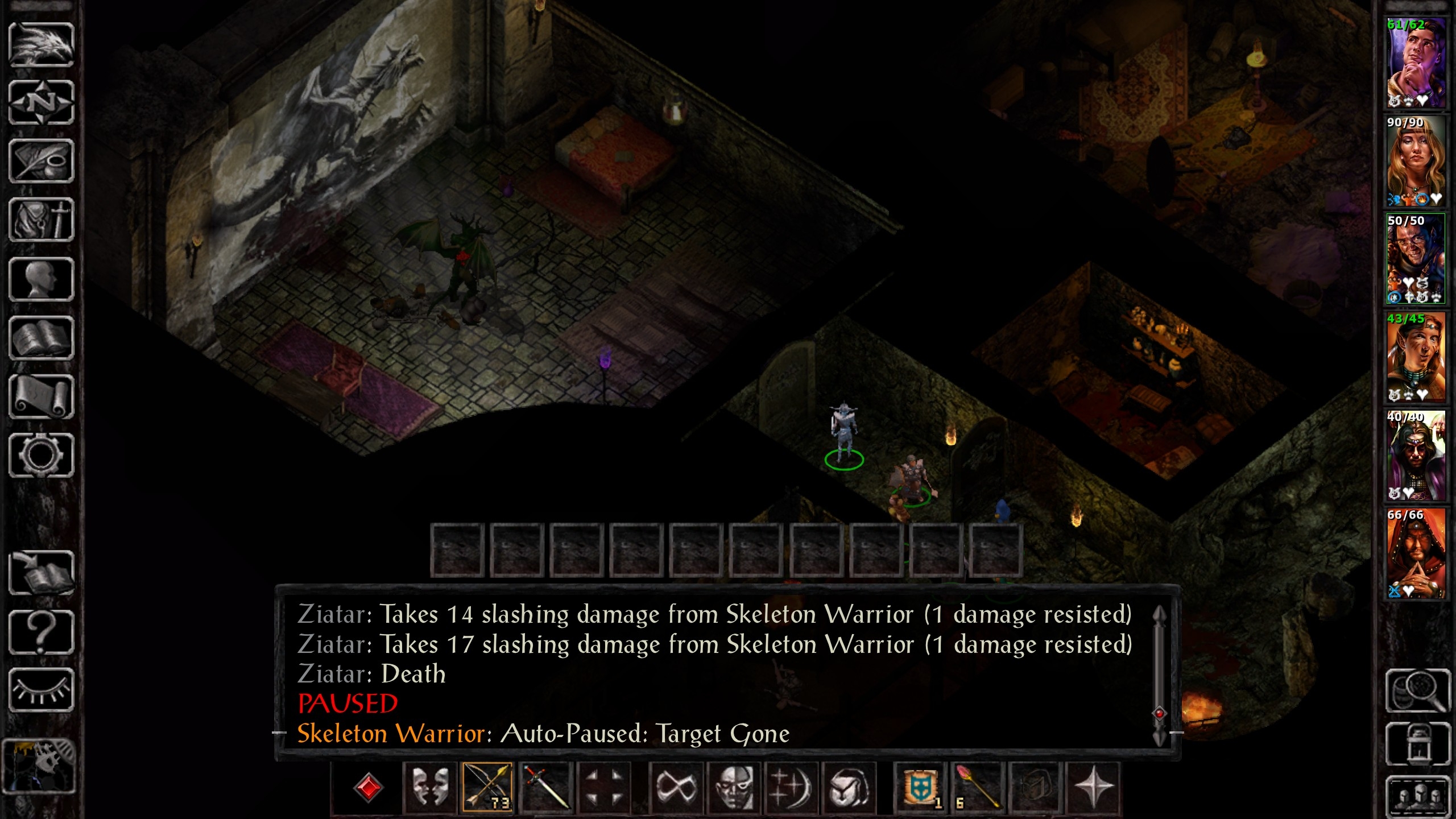Toggle the closed-eye hide interface button
Image resolution: width=1456 pixels, height=819 pixels.
41,690
